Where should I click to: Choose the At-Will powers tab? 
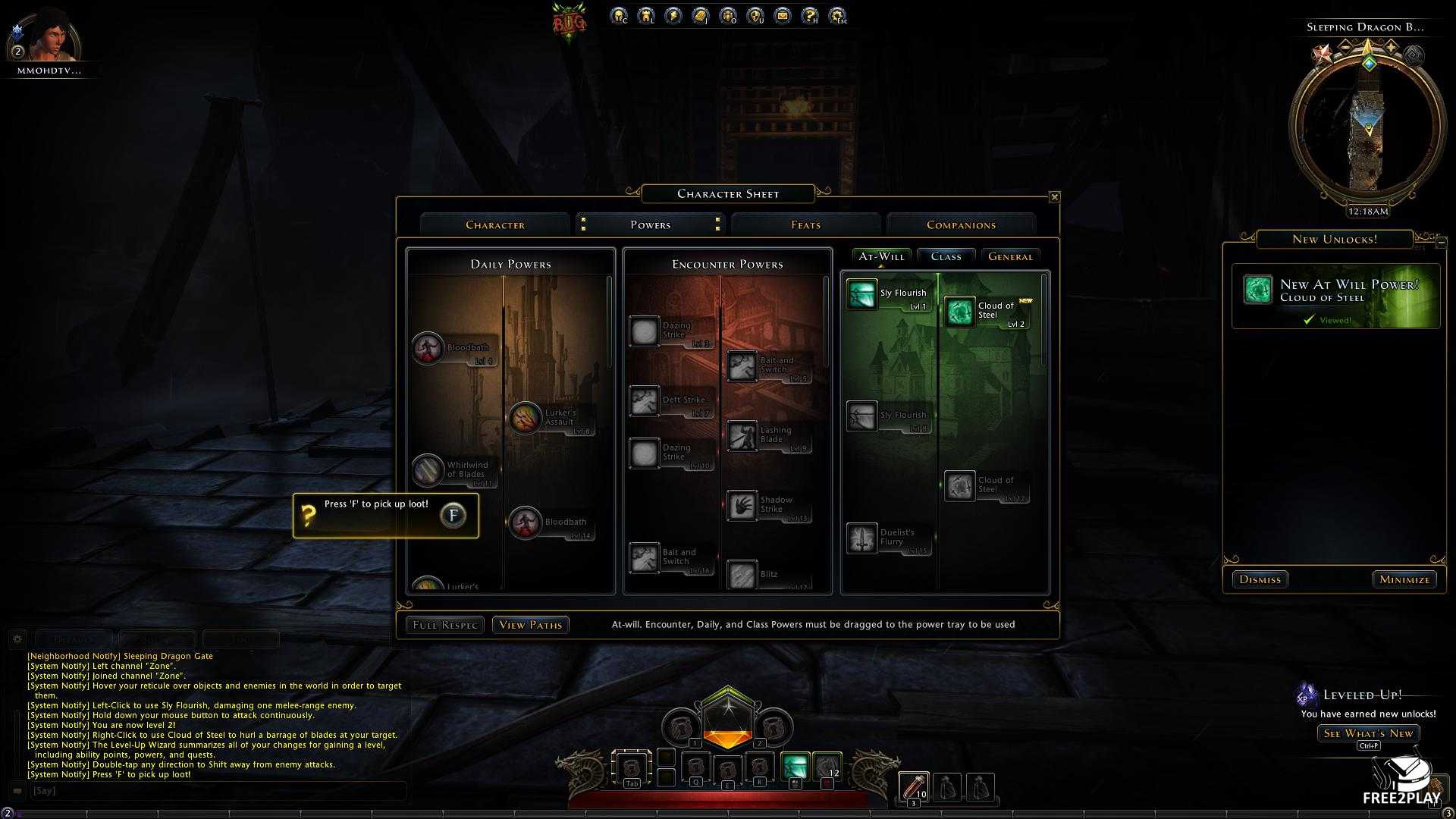click(881, 256)
